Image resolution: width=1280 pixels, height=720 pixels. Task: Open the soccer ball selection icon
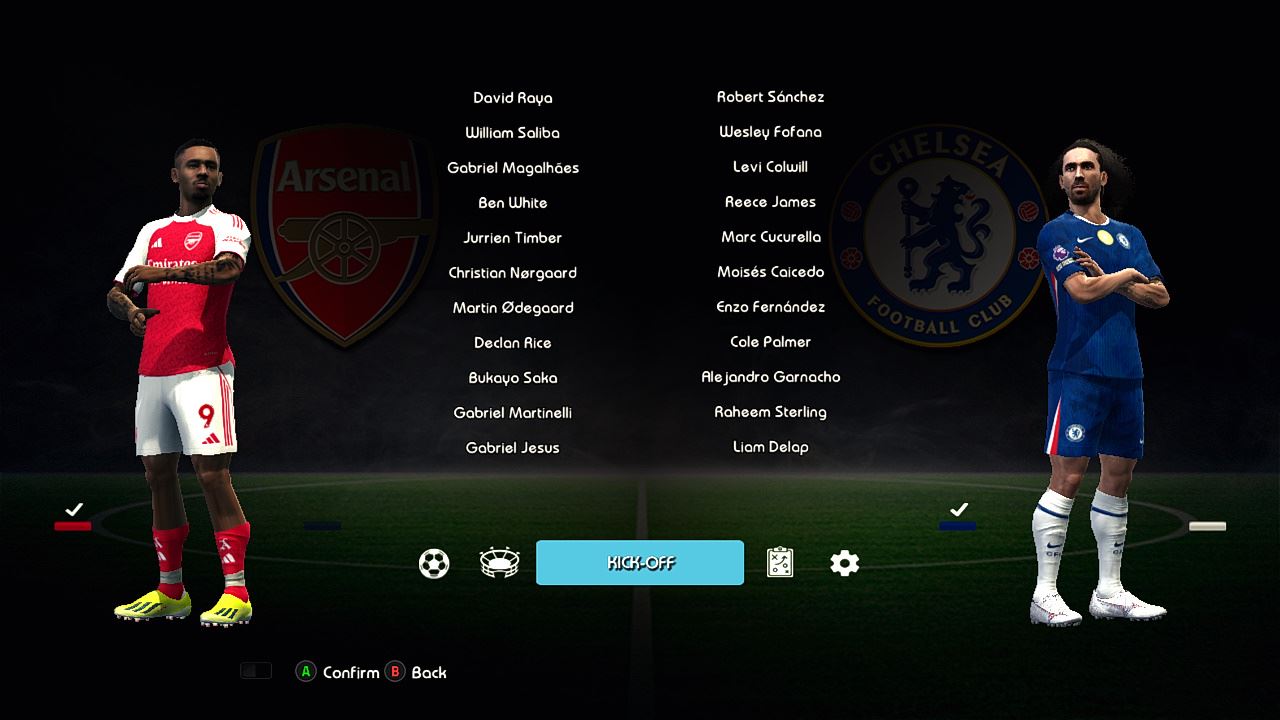[434, 564]
